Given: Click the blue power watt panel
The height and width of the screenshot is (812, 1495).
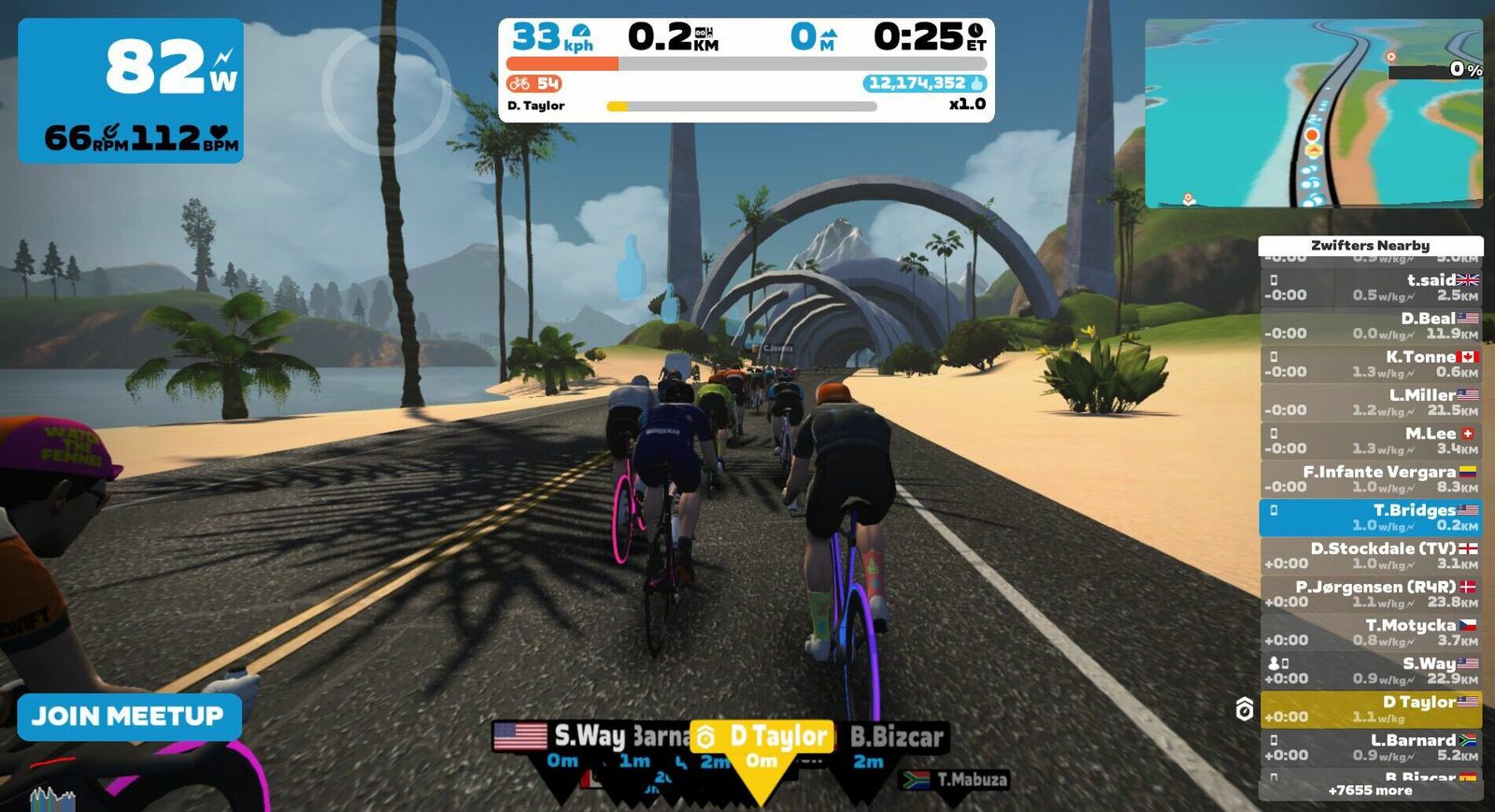Looking at the screenshot, I should click(x=131, y=90).
